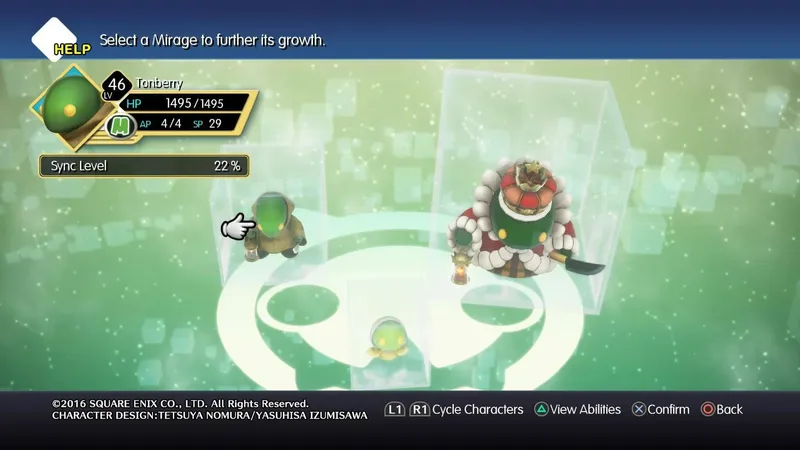Open the HELP diamond icon
800x450 pixels.
pos(60,40)
